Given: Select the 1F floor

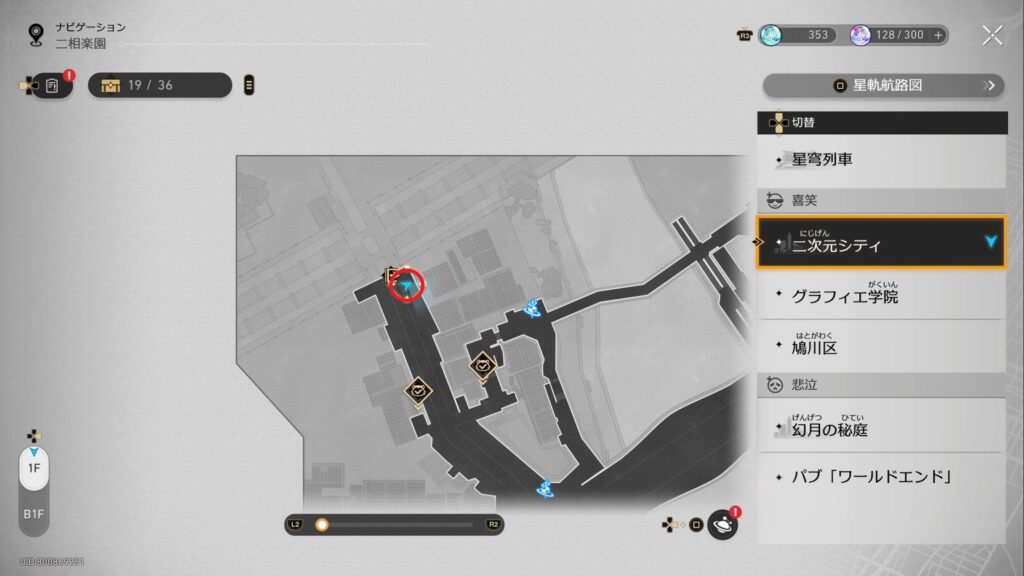Looking at the screenshot, I should pyautogui.click(x=33, y=468).
